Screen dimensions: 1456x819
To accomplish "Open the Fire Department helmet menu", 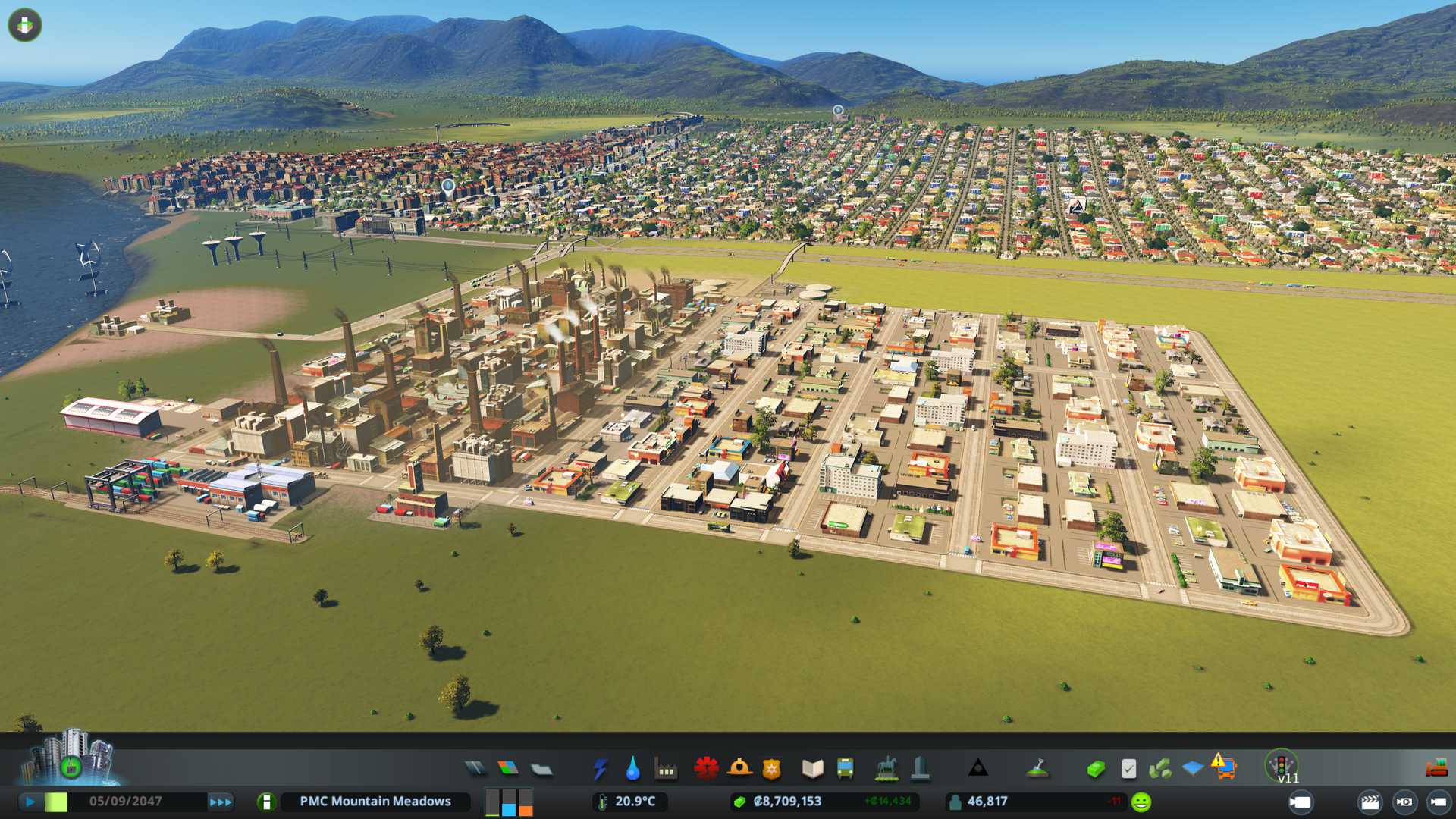I will (739, 769).
